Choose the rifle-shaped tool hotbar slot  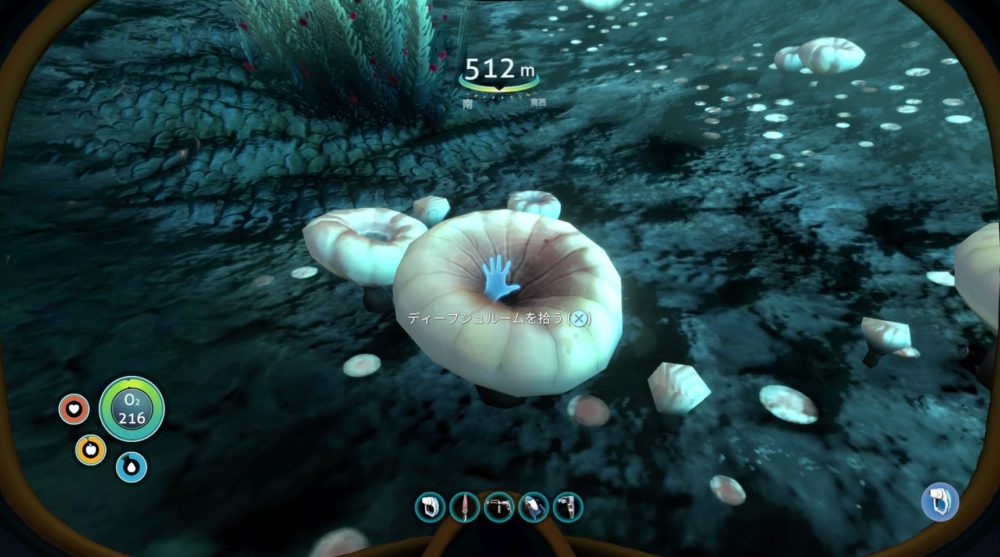(x=499, y=507)
